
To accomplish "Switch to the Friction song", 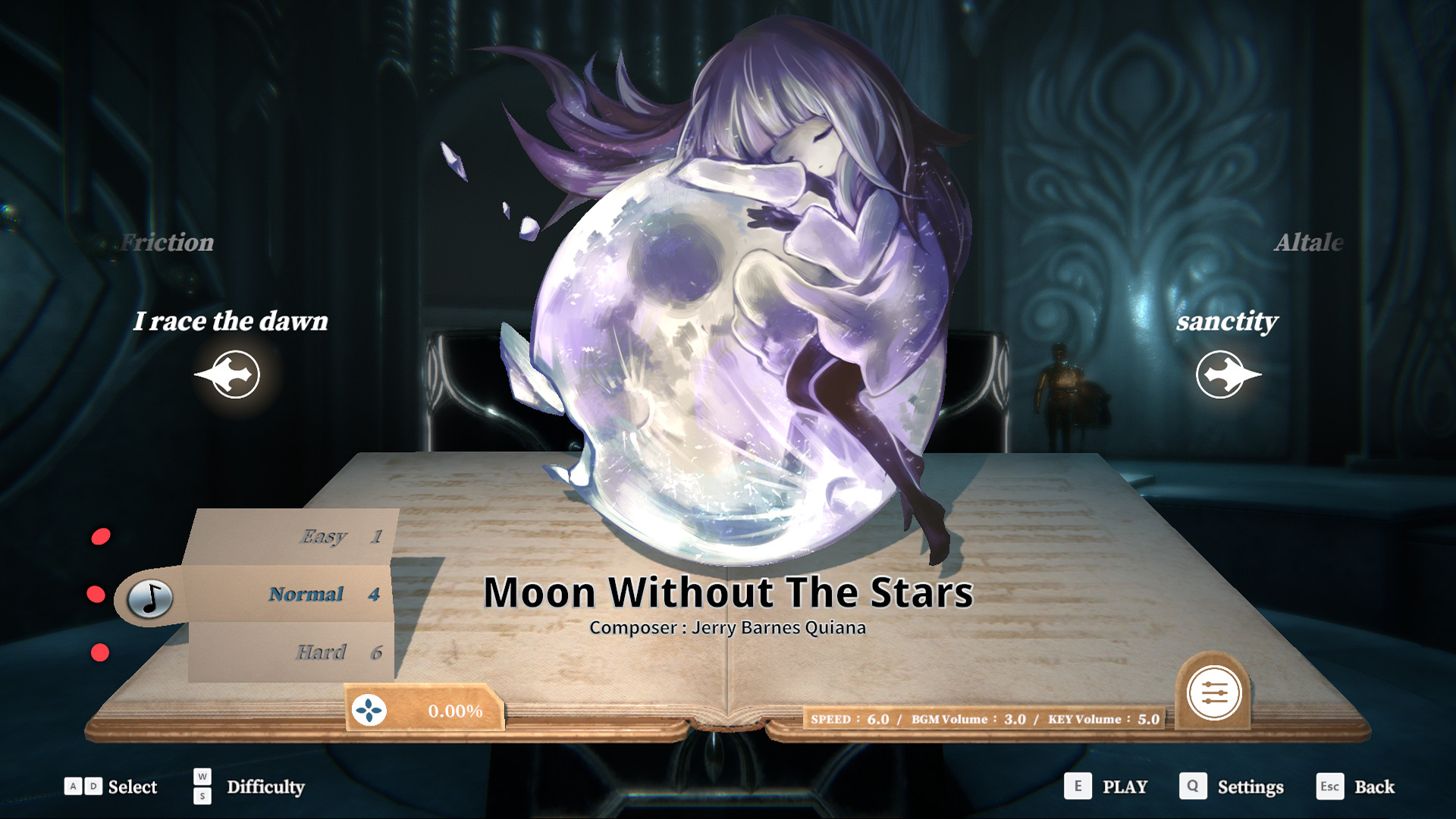I will 168,243.
